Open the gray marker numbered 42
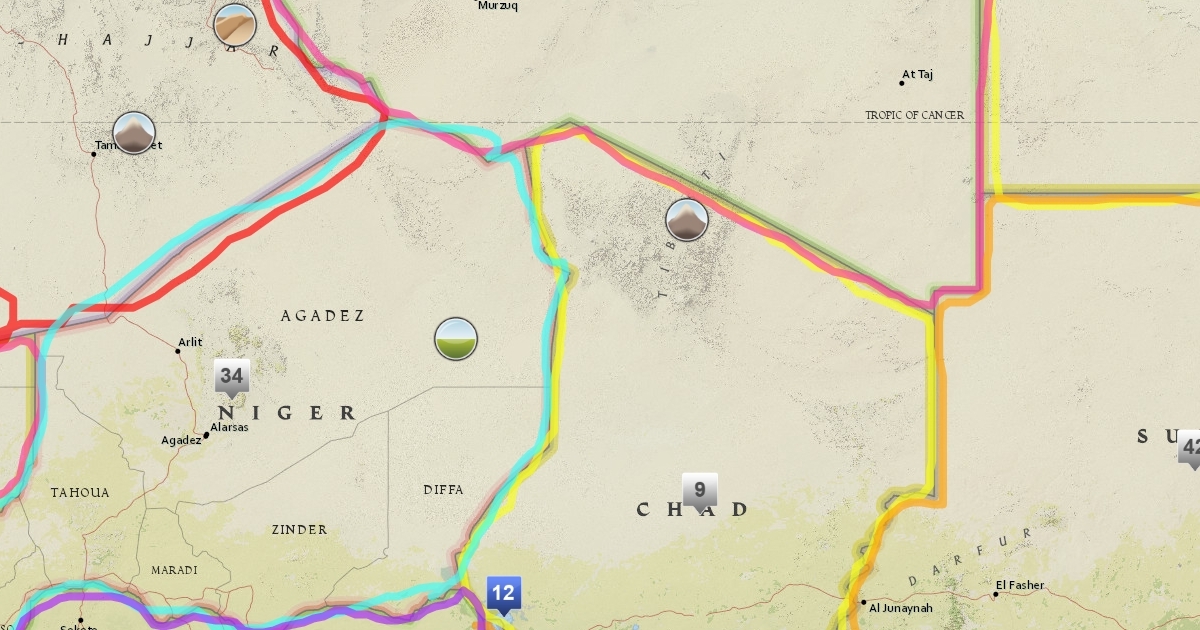Screen dimensions: 1200x630 click(x=1190, y=447)
